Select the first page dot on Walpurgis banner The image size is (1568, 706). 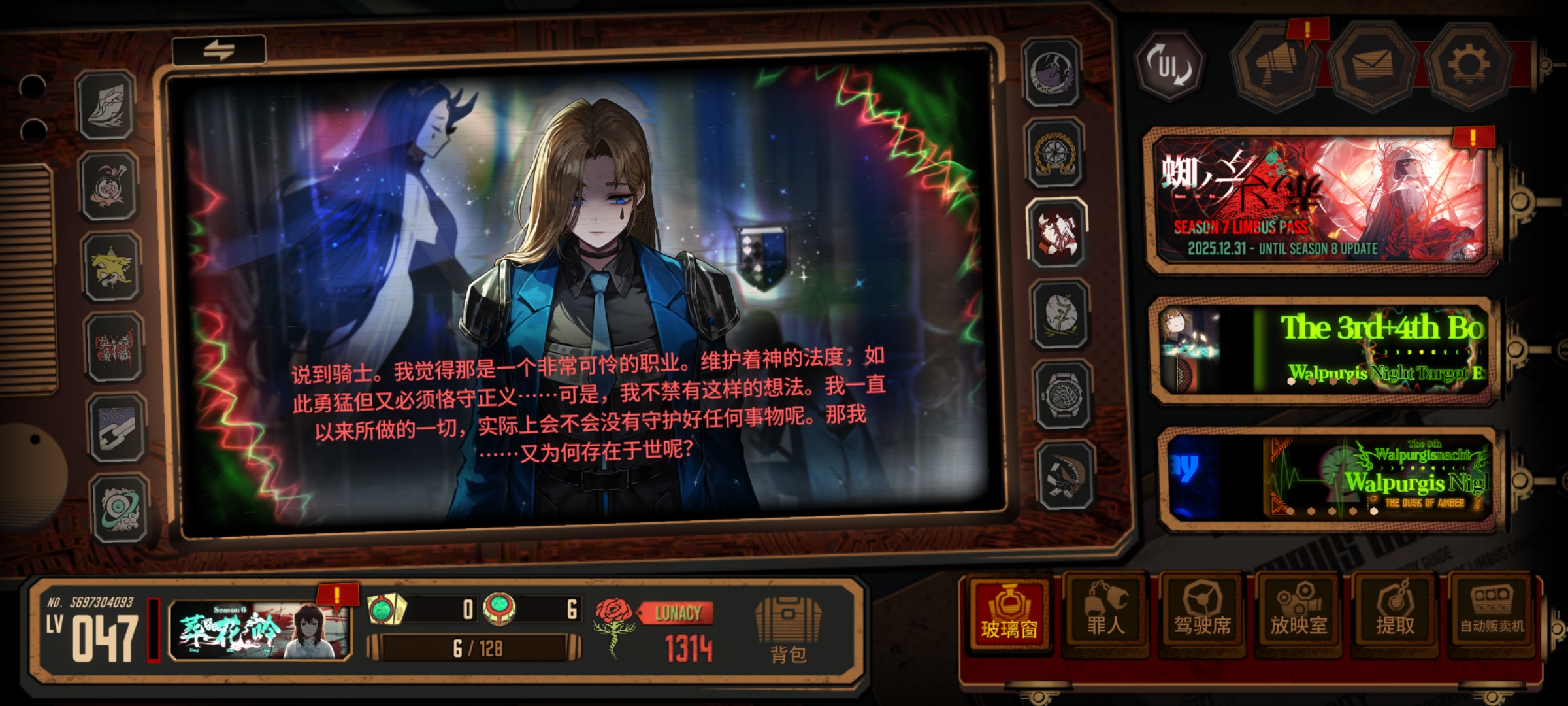[x=1290, y=513]
